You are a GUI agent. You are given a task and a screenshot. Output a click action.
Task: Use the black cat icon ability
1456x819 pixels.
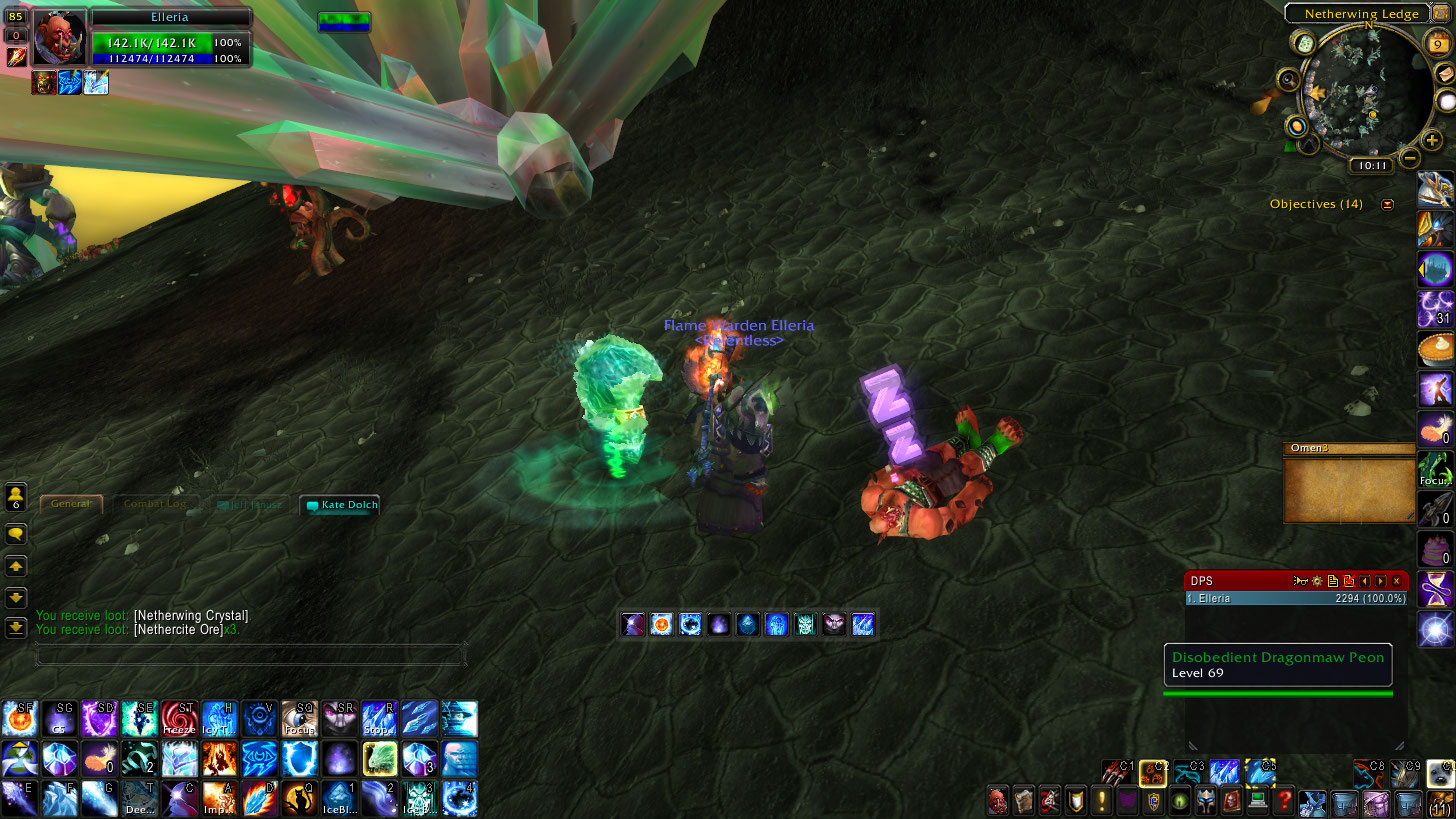point(299,798)
